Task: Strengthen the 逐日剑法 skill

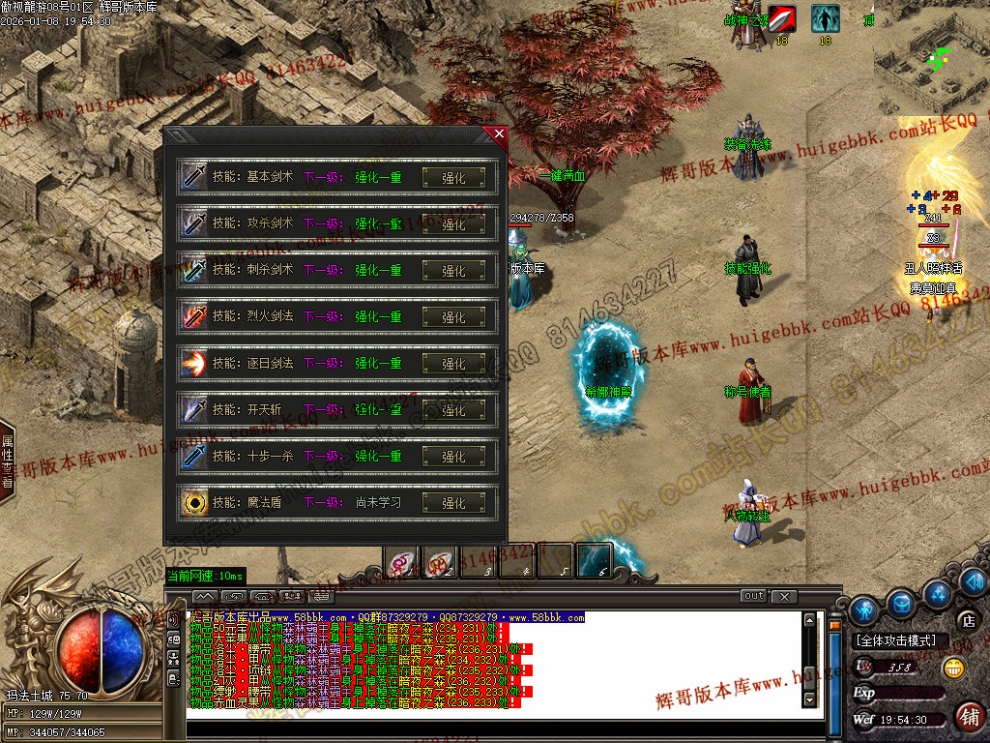Action: coord(454,364)
